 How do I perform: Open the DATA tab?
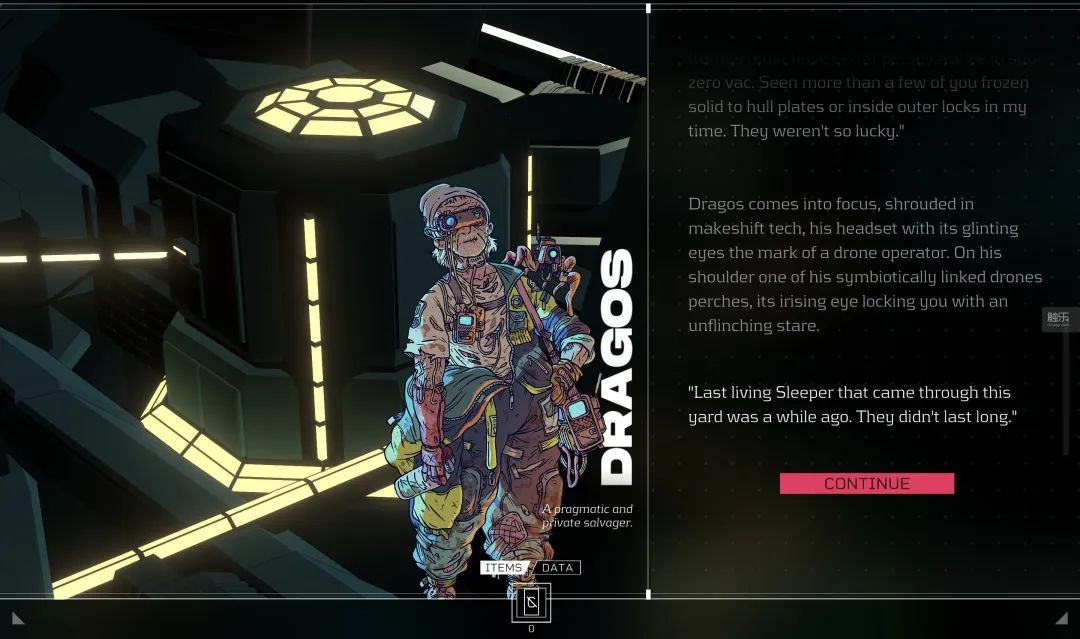tap(557, 568)
